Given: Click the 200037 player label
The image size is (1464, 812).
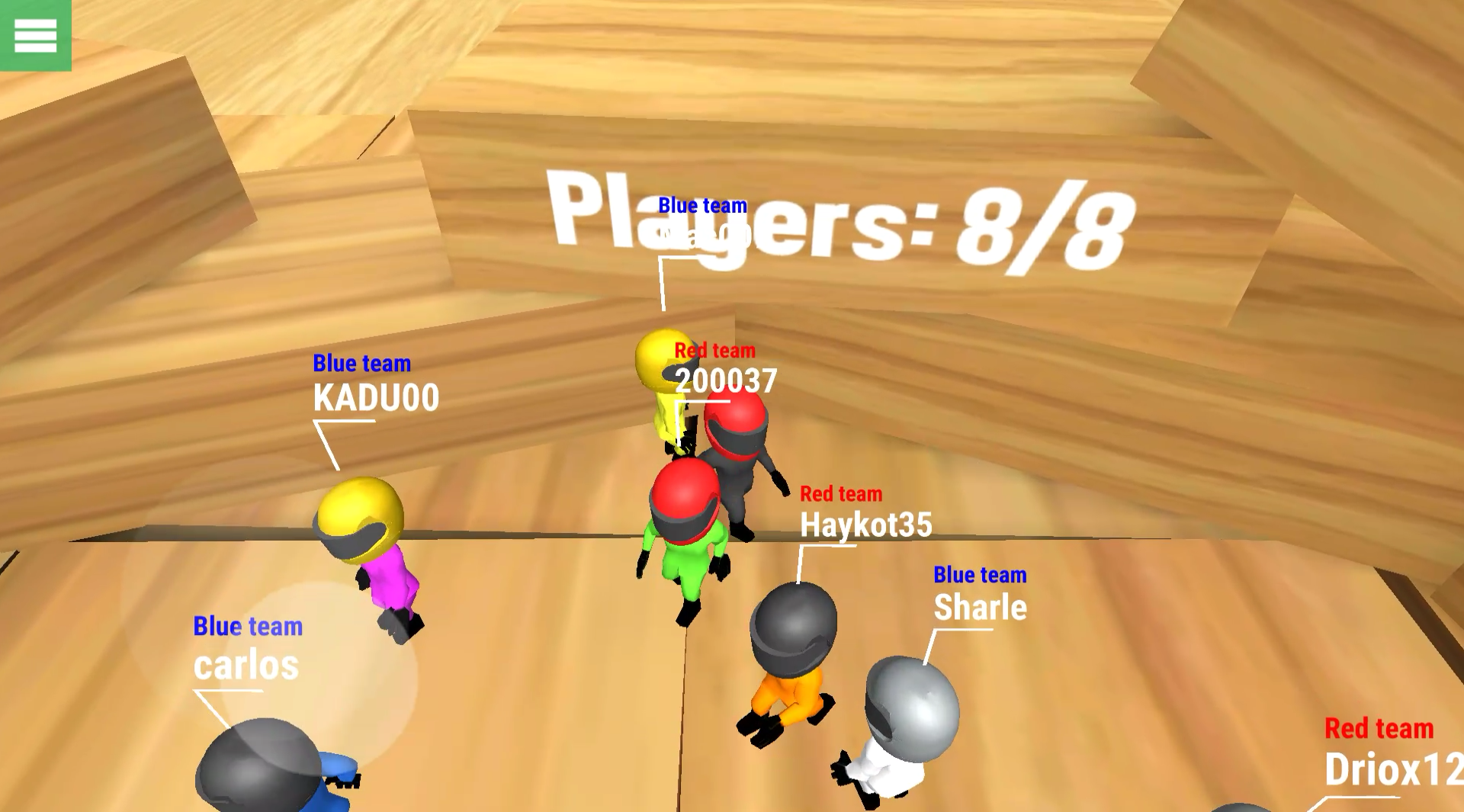Looking at the screenshot, I should tap(724, 377).
